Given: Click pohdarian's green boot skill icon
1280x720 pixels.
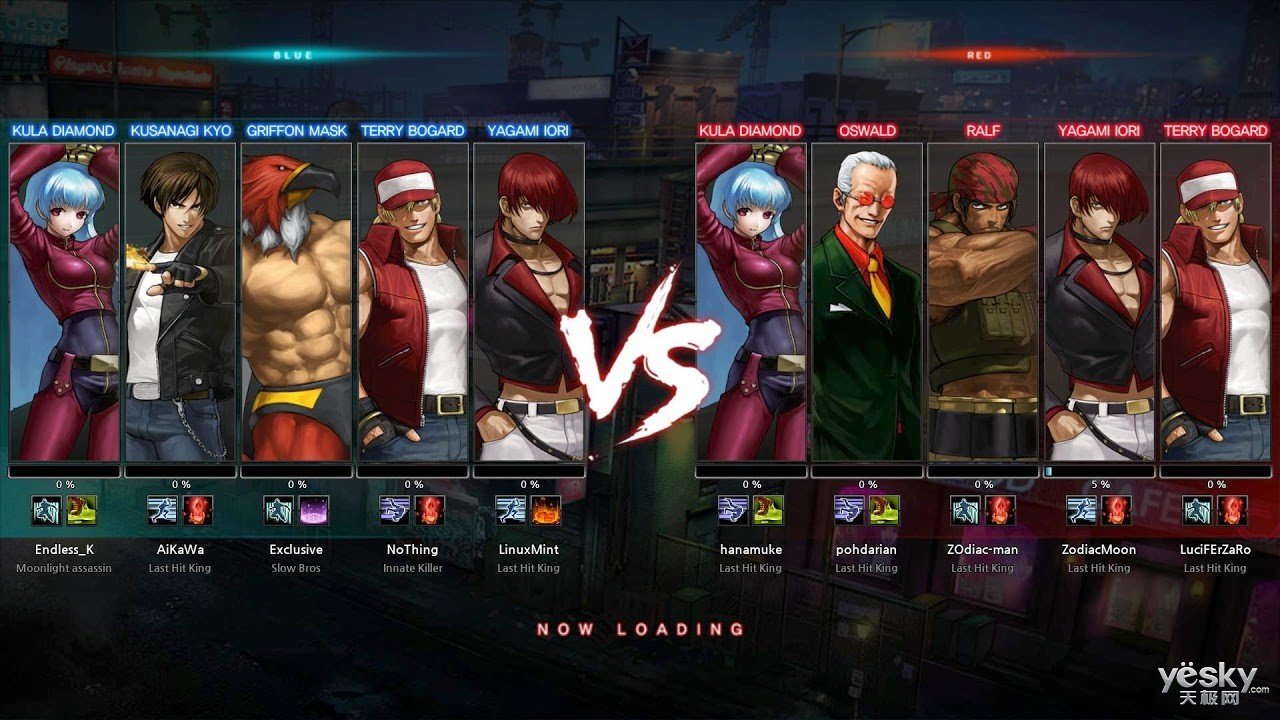Looking at the screenshot, I should 884,510.
